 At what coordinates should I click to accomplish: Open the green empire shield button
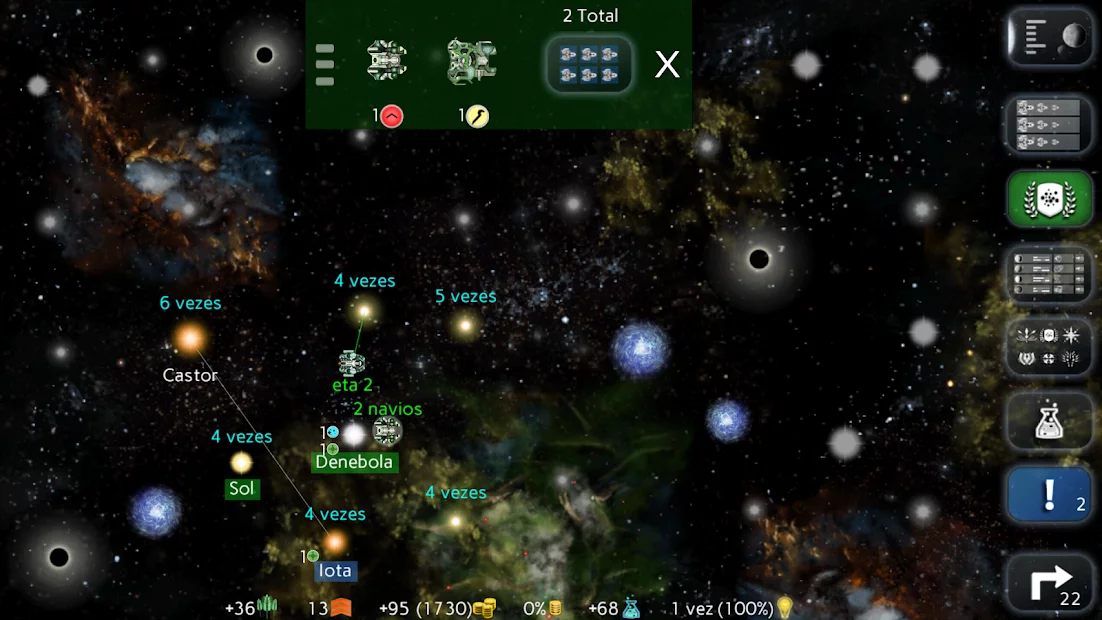1049,200
